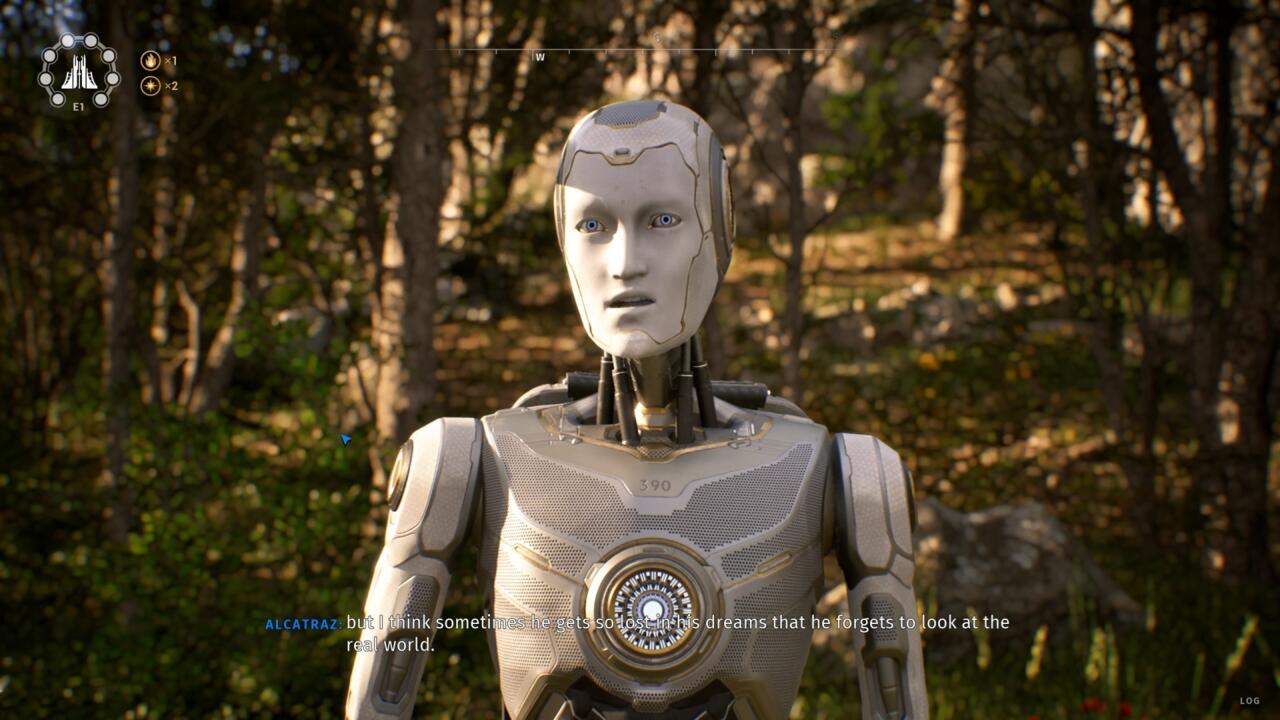1280x720 pixels.
Task: Select the flame icon counter
Action: click(150, 60)
